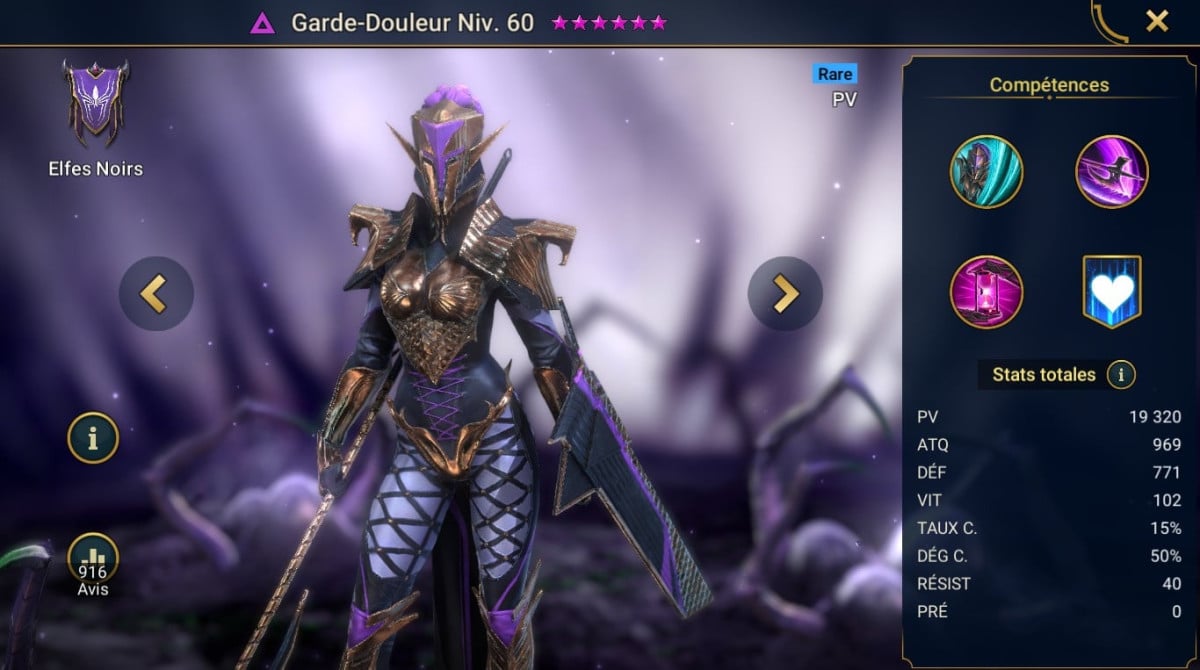The height and width of the screenshot is (670, 1200).
Task: Click the purple affinity triangle icon
Action: pyautogui.click(x=263, y=23)
